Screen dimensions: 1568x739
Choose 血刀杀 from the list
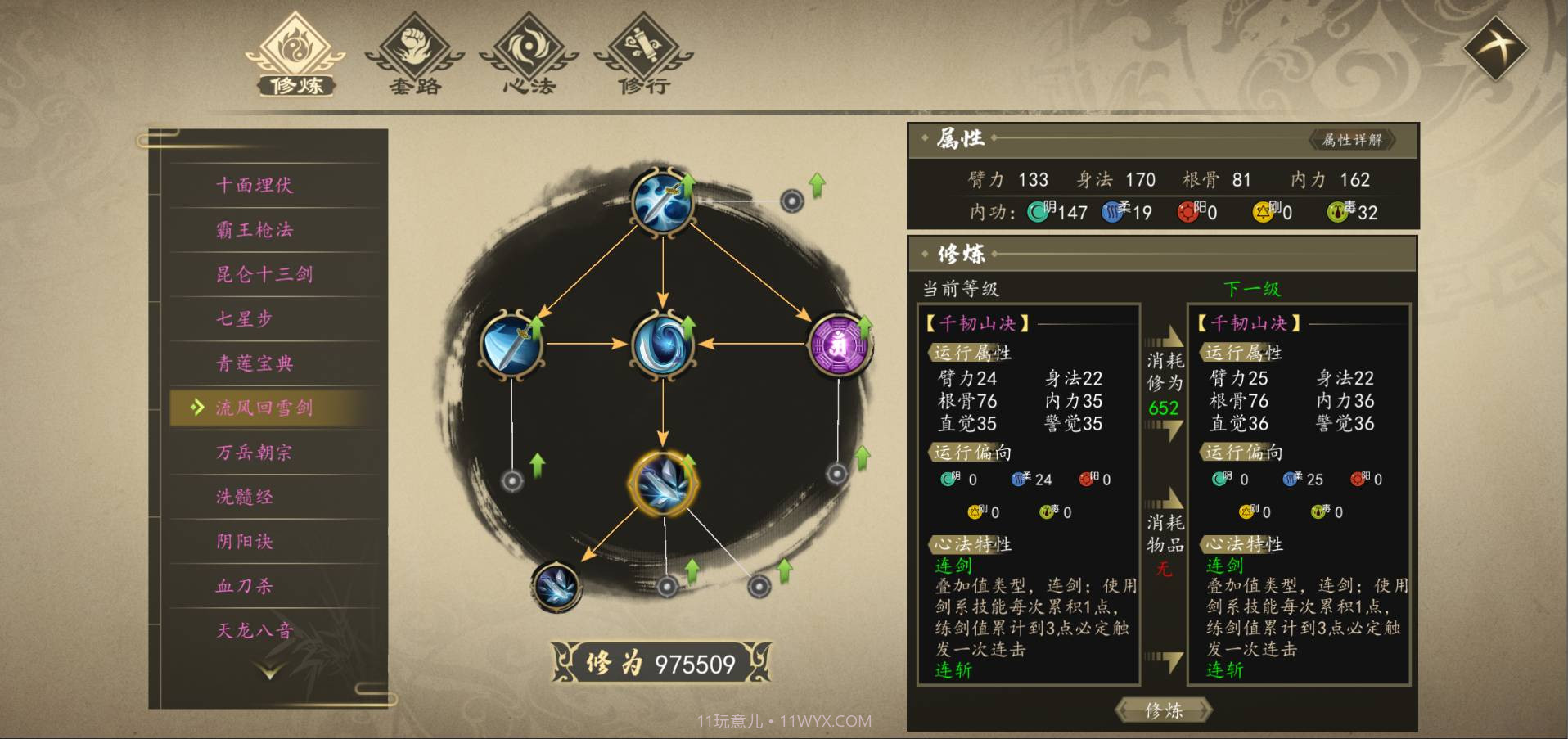click(x=244, y=586)
